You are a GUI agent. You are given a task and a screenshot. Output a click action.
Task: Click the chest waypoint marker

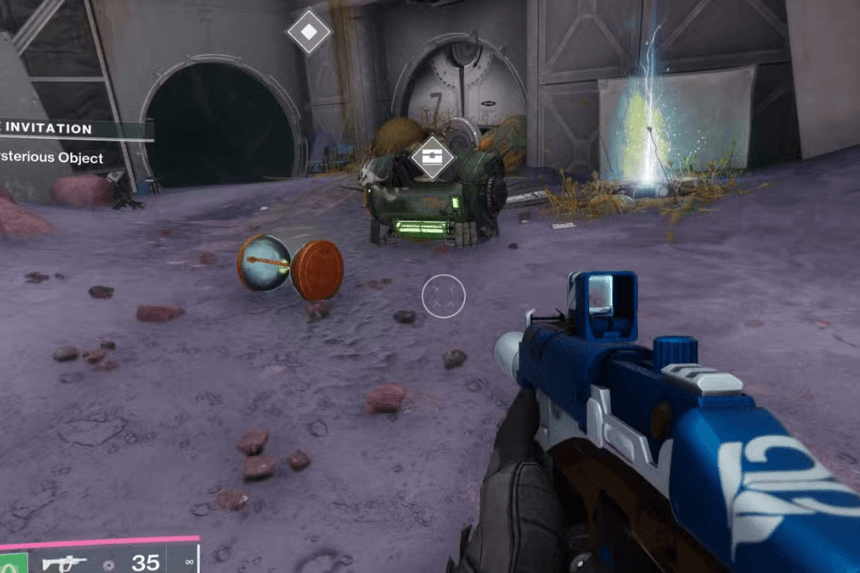(432, 157)
